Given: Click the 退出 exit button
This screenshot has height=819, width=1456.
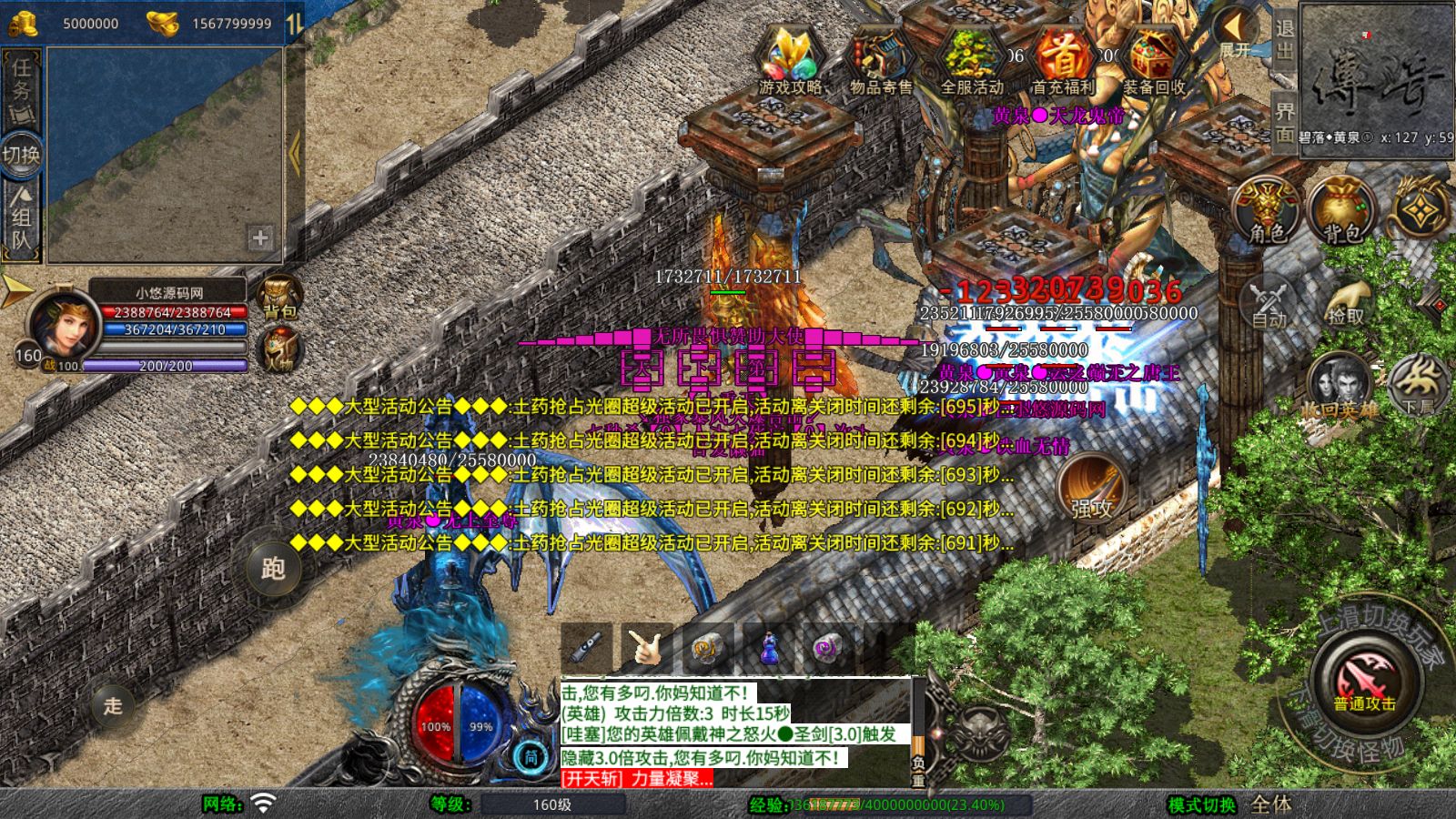Looking at the screenshot, I should click(x=1284, y=41).
